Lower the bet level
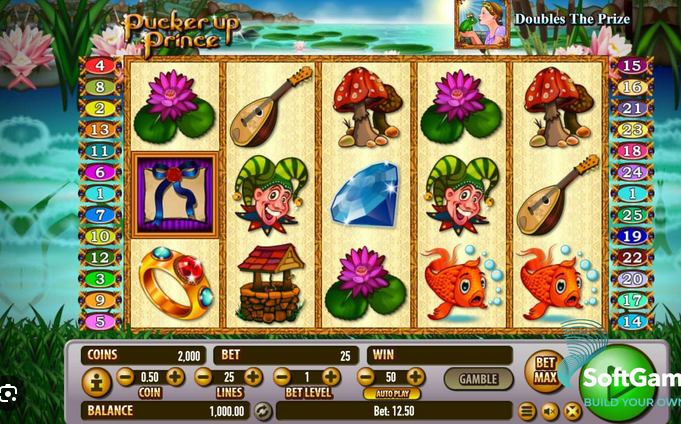 click(x=281, y=377)
